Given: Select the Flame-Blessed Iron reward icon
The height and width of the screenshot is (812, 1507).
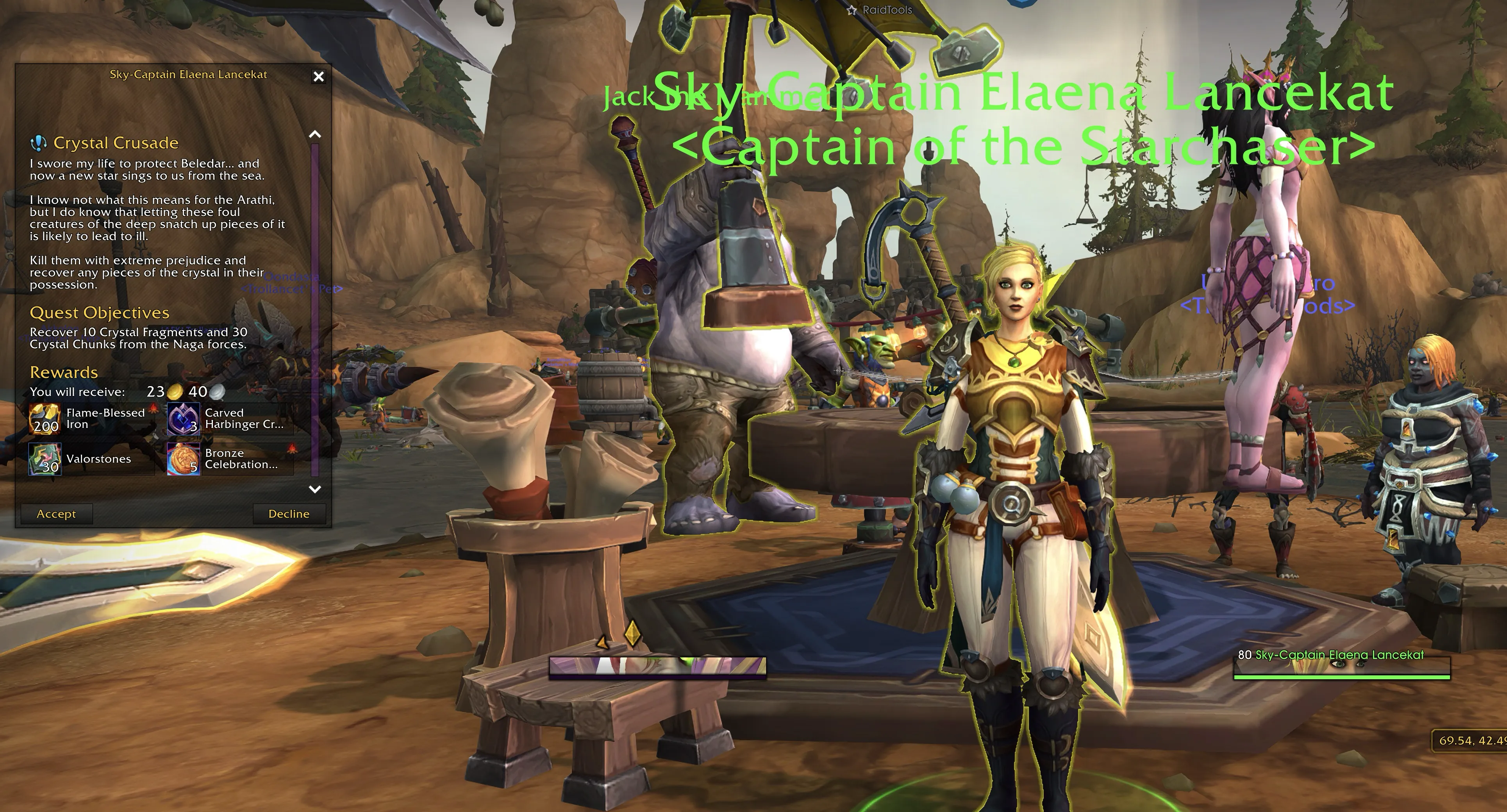Looking at the screenshot, I should [x=45, y=418].
